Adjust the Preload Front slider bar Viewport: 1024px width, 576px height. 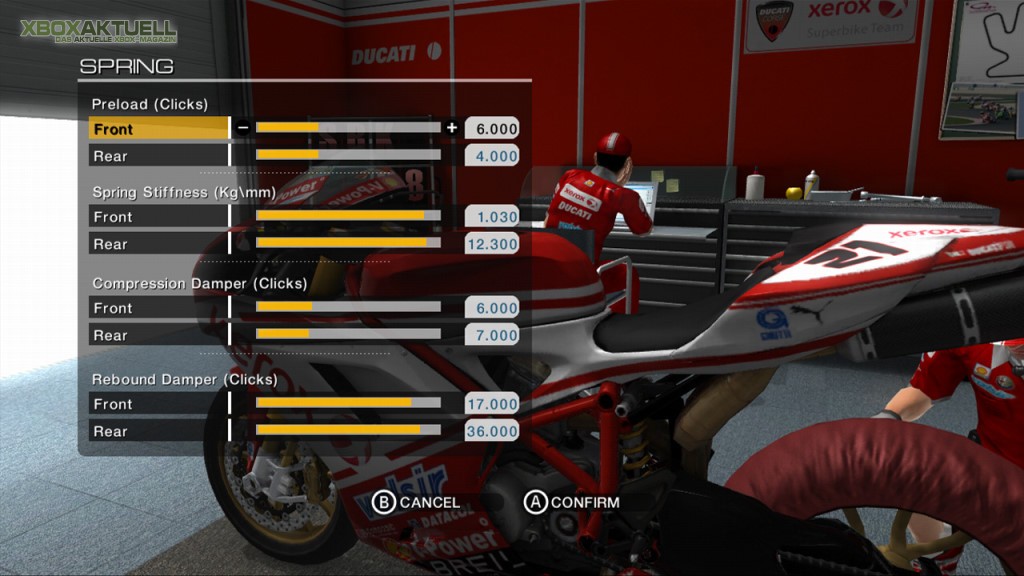click(348, 127)
